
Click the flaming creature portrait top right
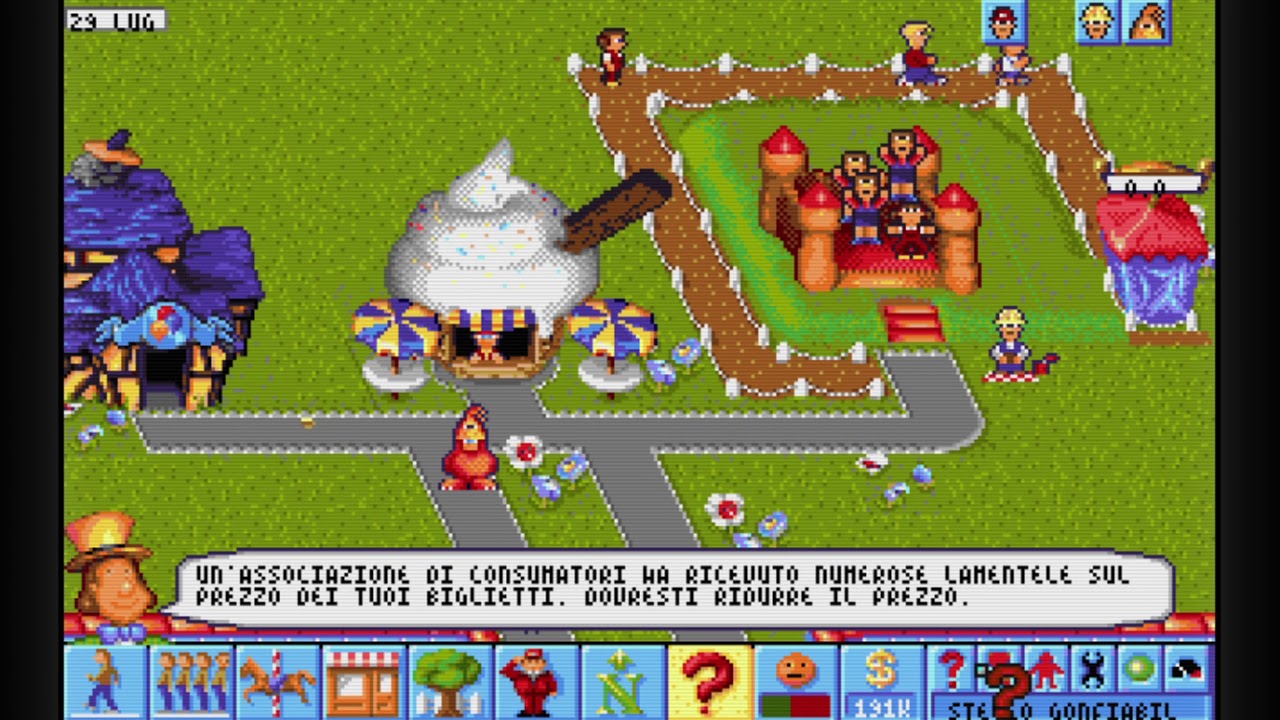point(1148,22)
